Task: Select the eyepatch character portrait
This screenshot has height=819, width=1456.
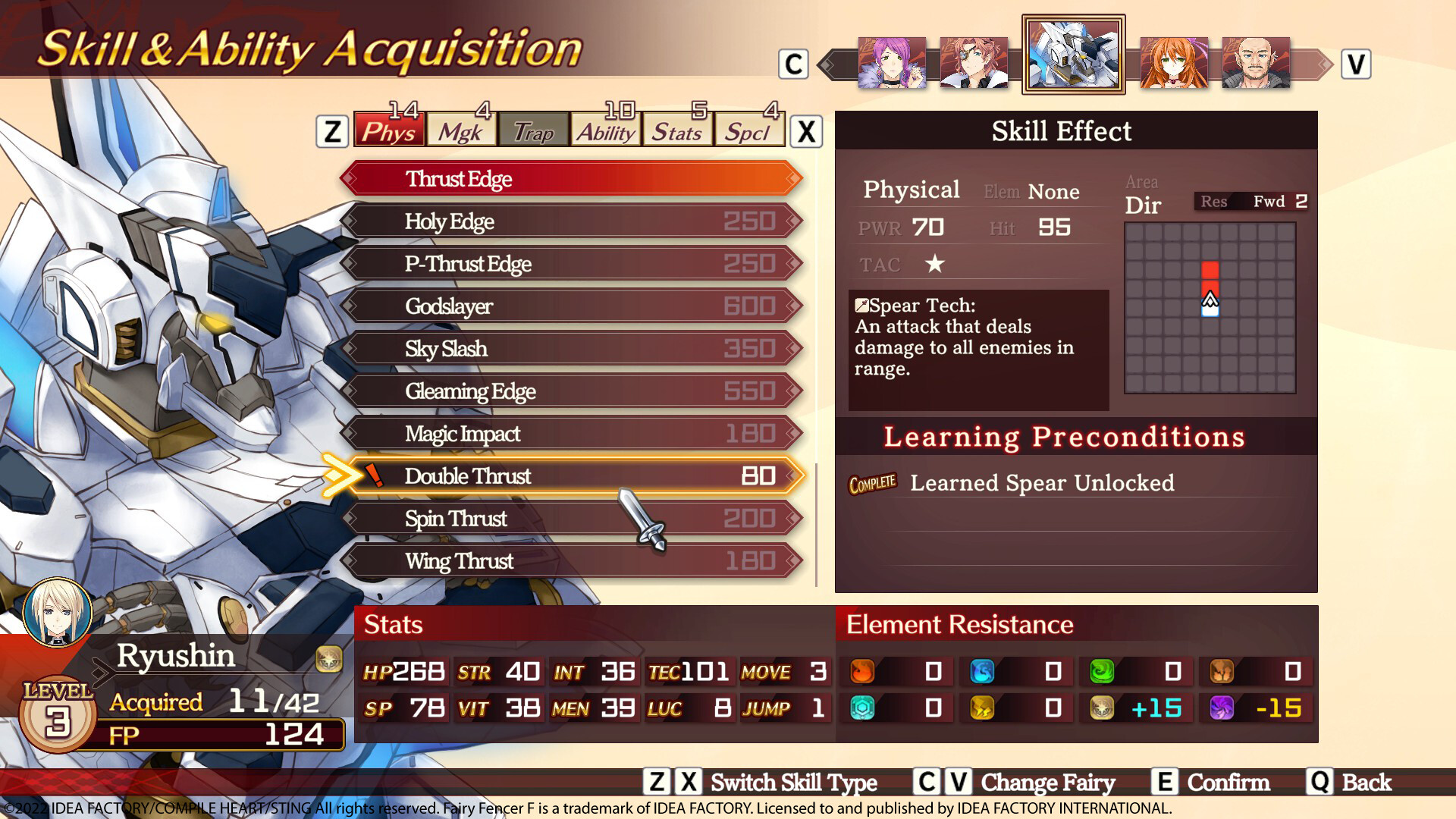Action: [976, 61]
